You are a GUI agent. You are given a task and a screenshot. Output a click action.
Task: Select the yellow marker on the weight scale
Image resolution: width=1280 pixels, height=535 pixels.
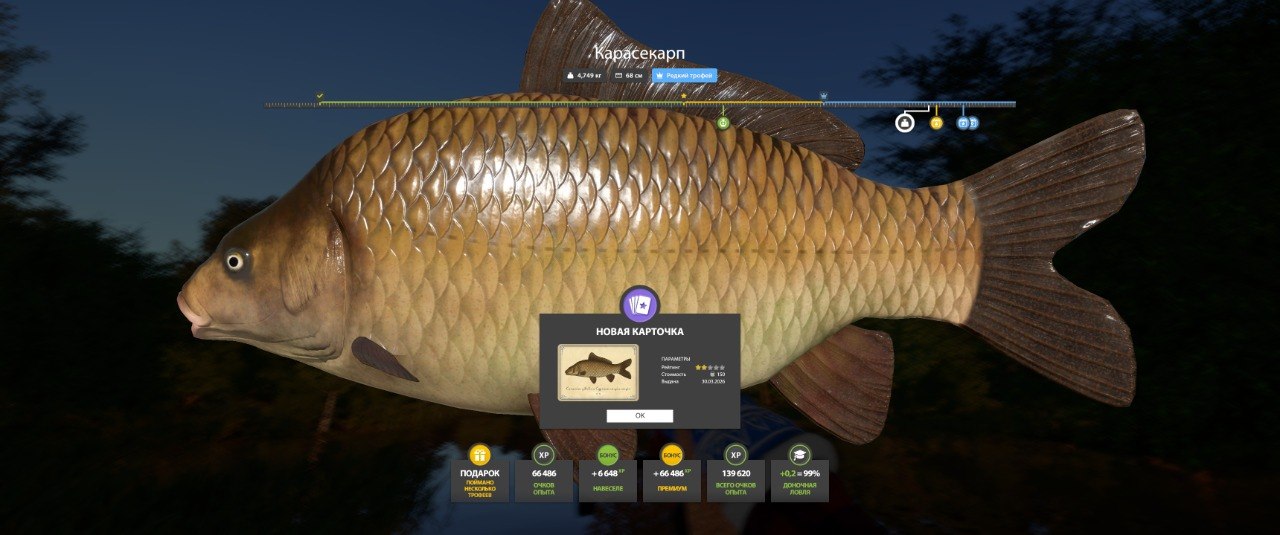click(936, 123)
